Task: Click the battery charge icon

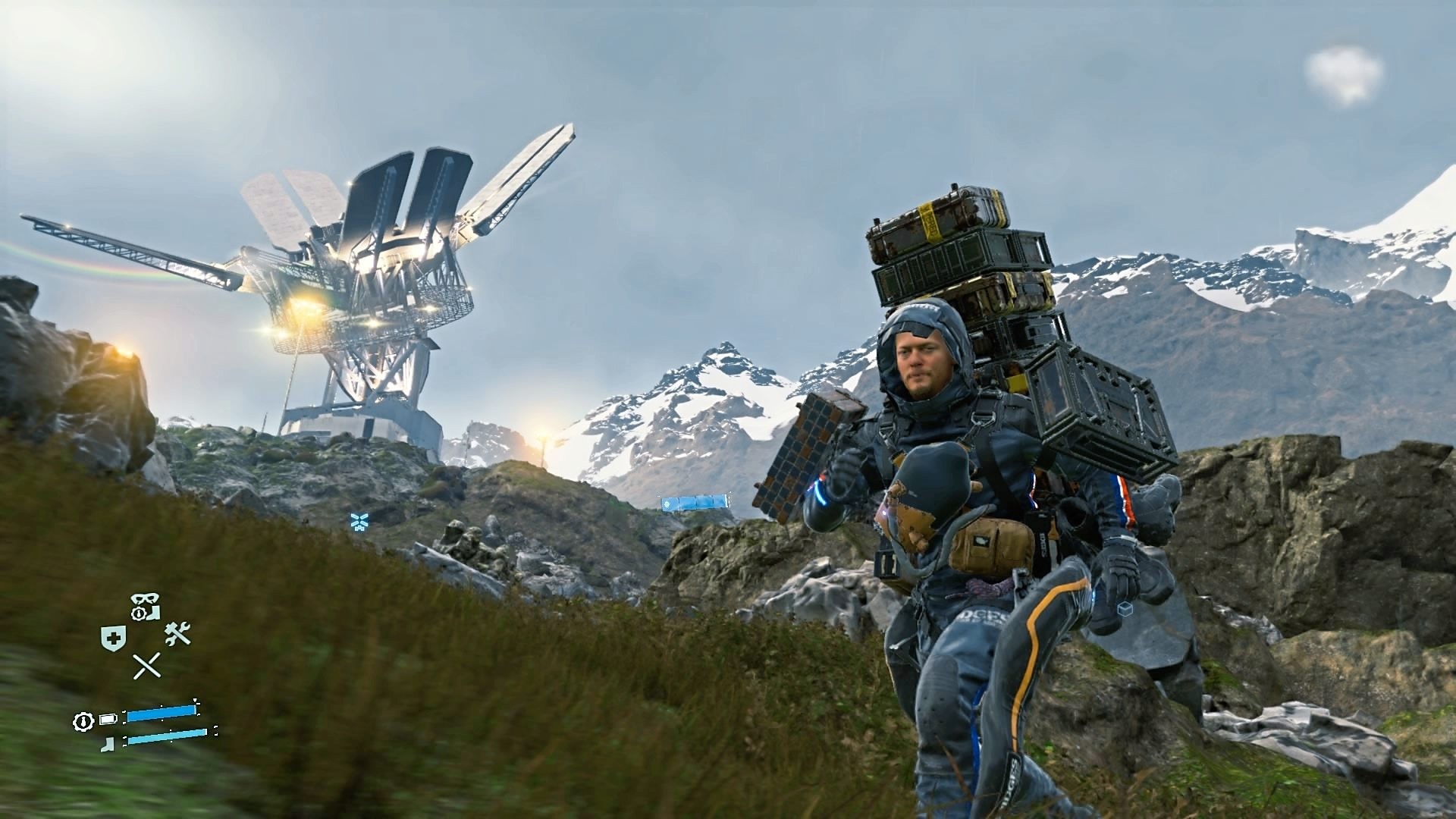Action: 107,718
